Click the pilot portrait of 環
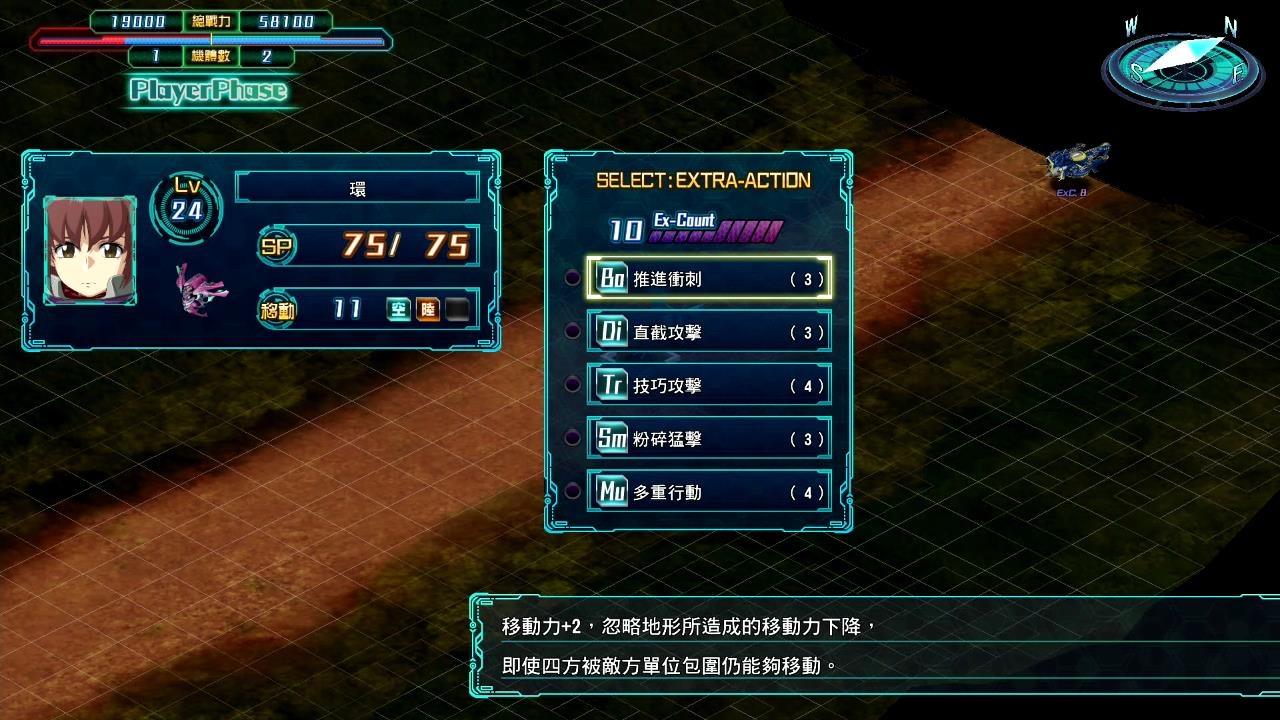 [x=90, y=251]
